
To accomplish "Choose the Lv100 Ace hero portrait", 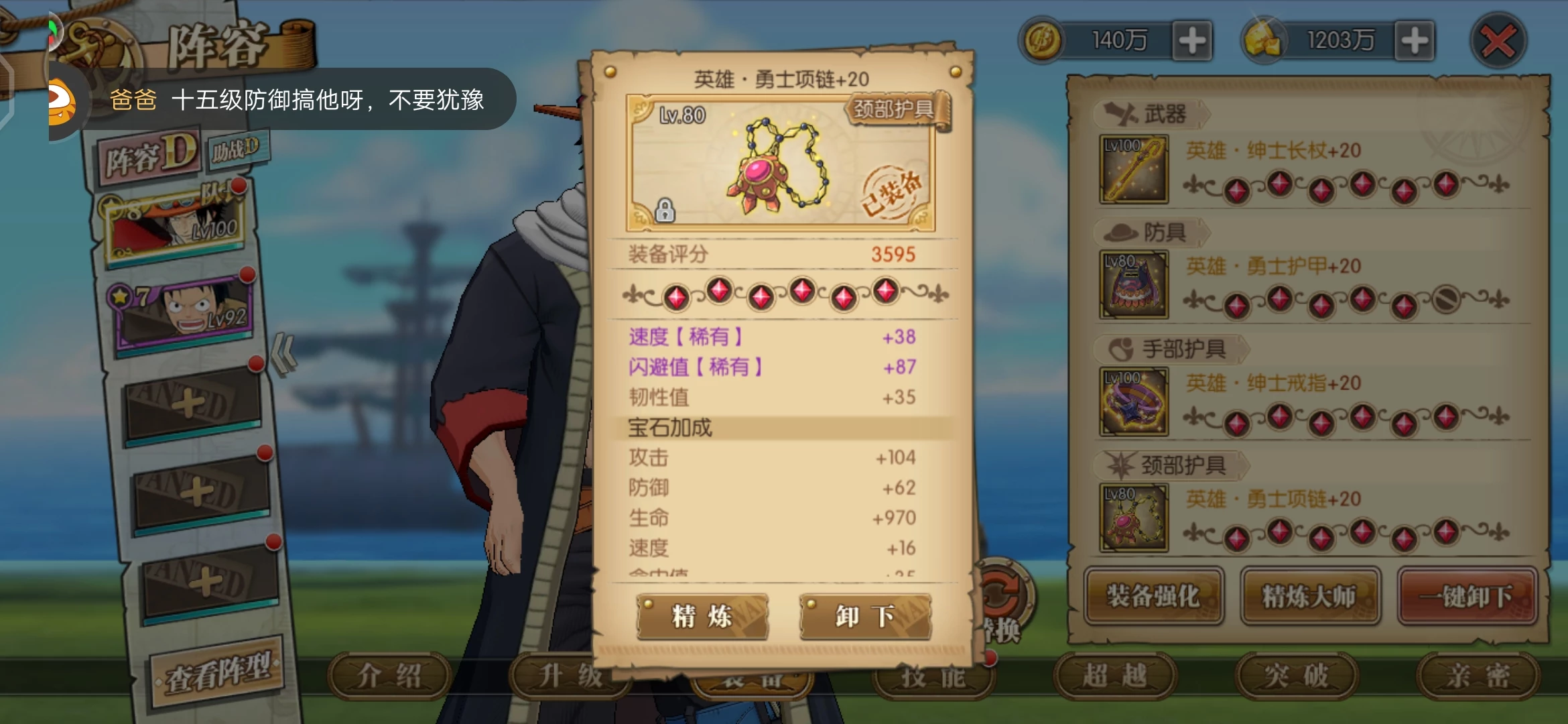I will [176, 225].
